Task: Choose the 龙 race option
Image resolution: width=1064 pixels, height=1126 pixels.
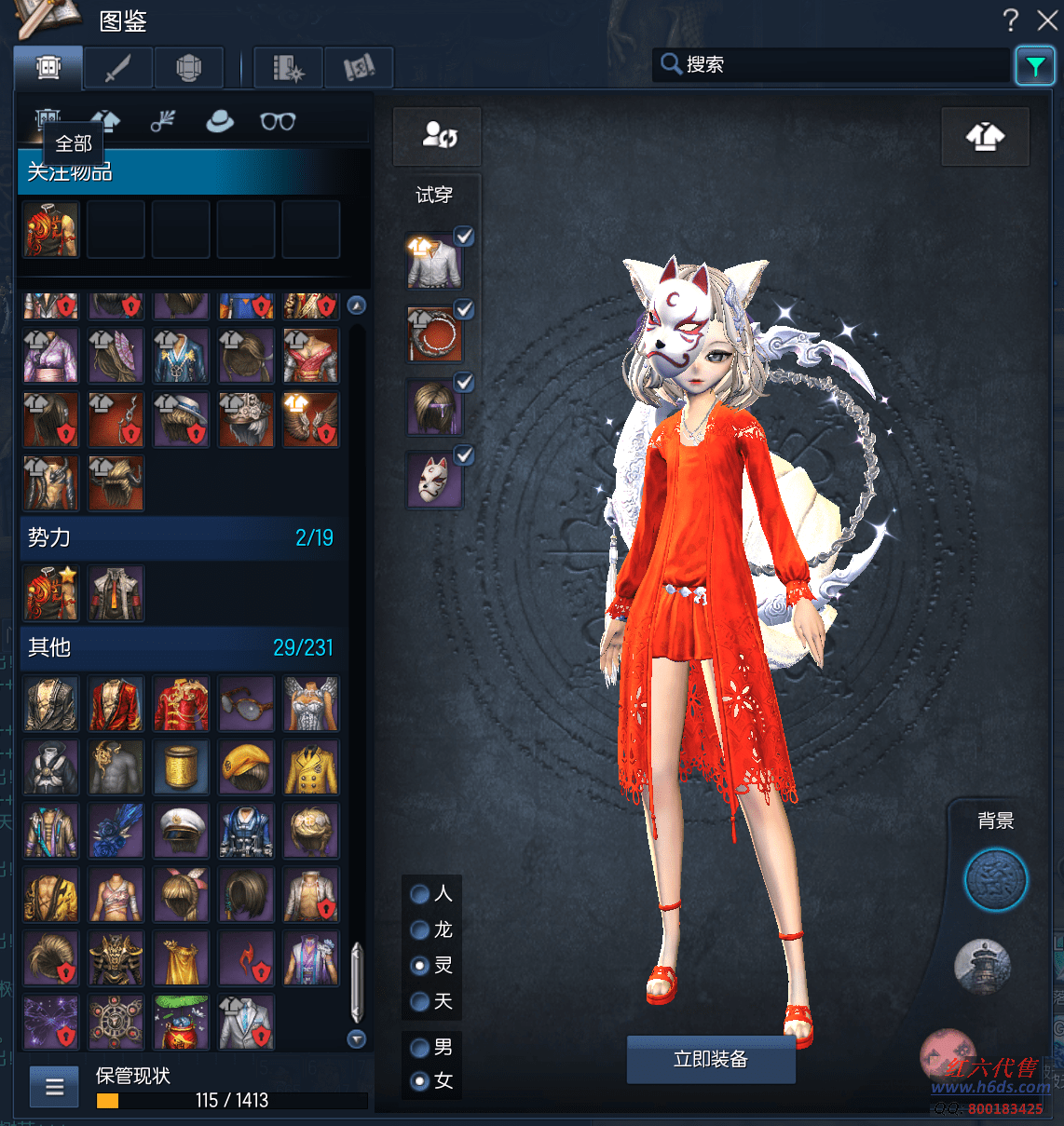Action: click(x=420, y=929)
